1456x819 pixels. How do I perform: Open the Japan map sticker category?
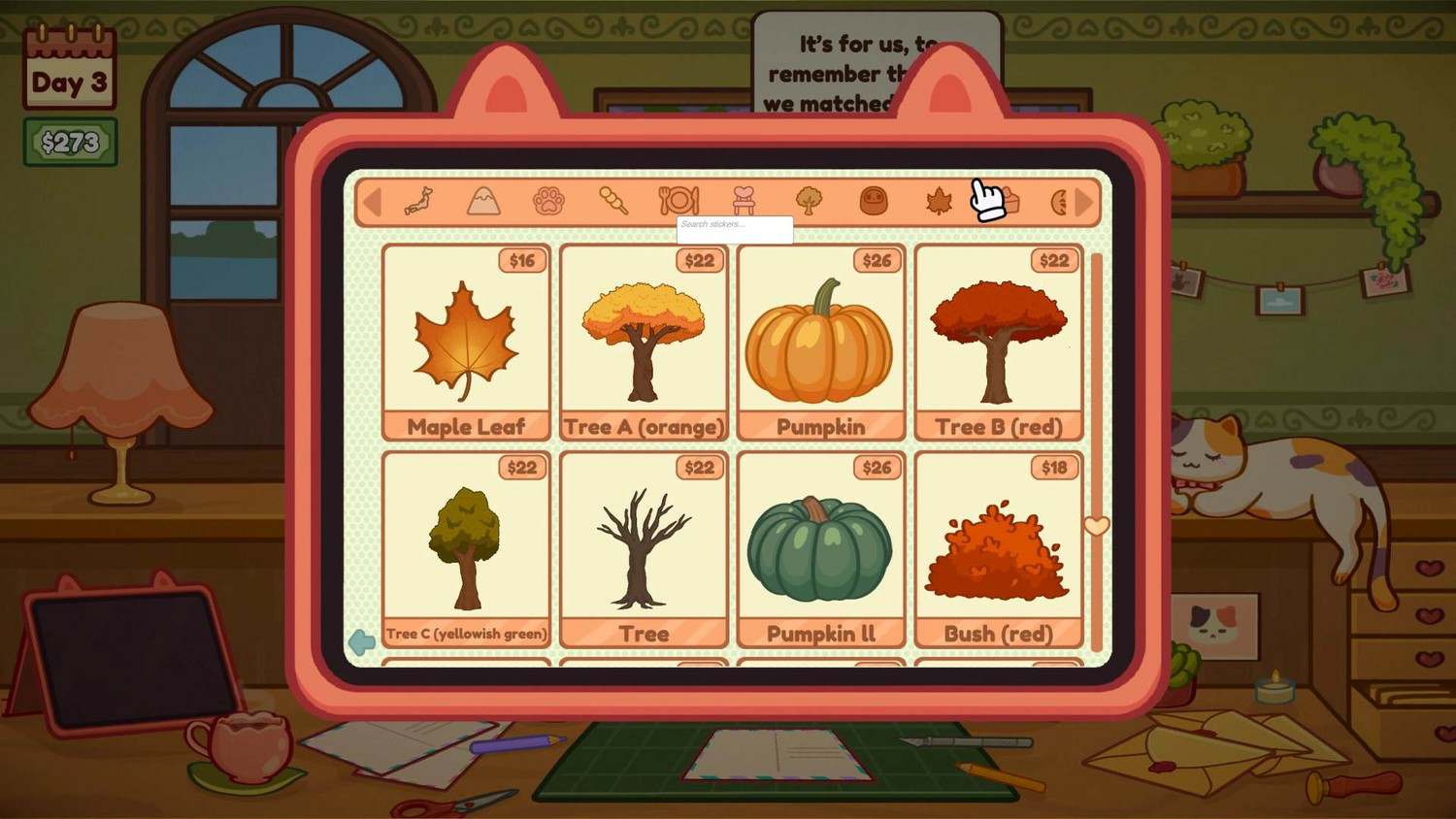(418, 201)
